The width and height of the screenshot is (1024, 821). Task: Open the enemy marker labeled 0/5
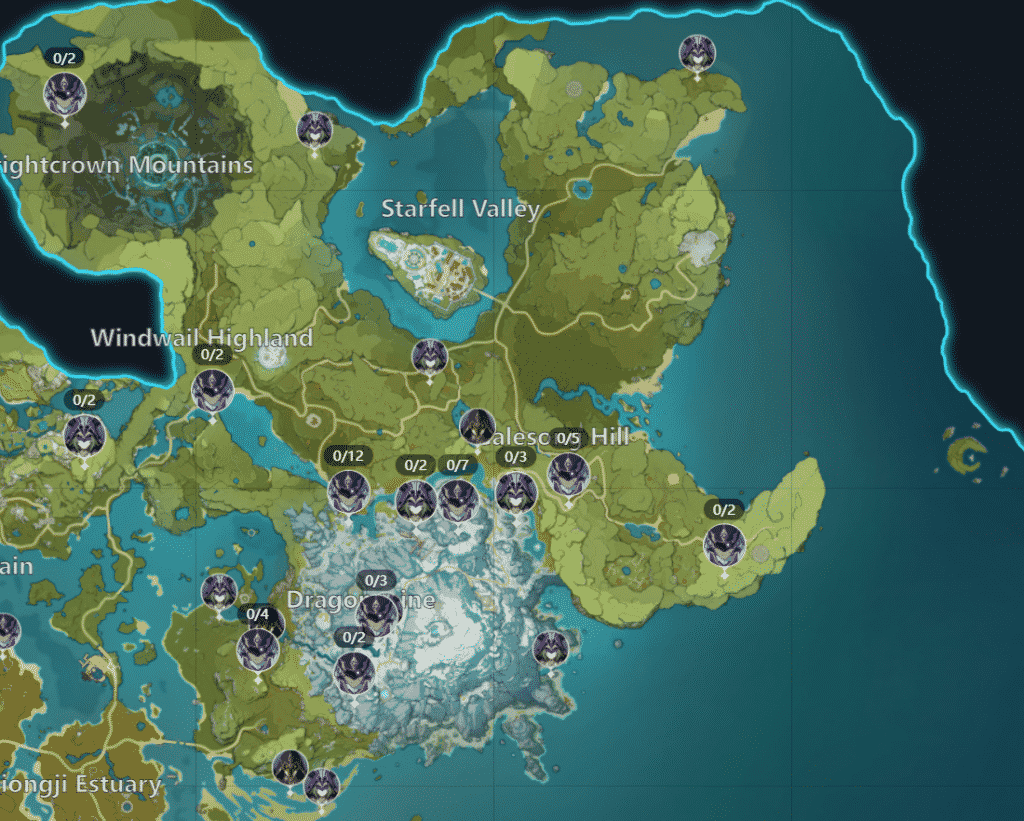[x=568, y=473]
